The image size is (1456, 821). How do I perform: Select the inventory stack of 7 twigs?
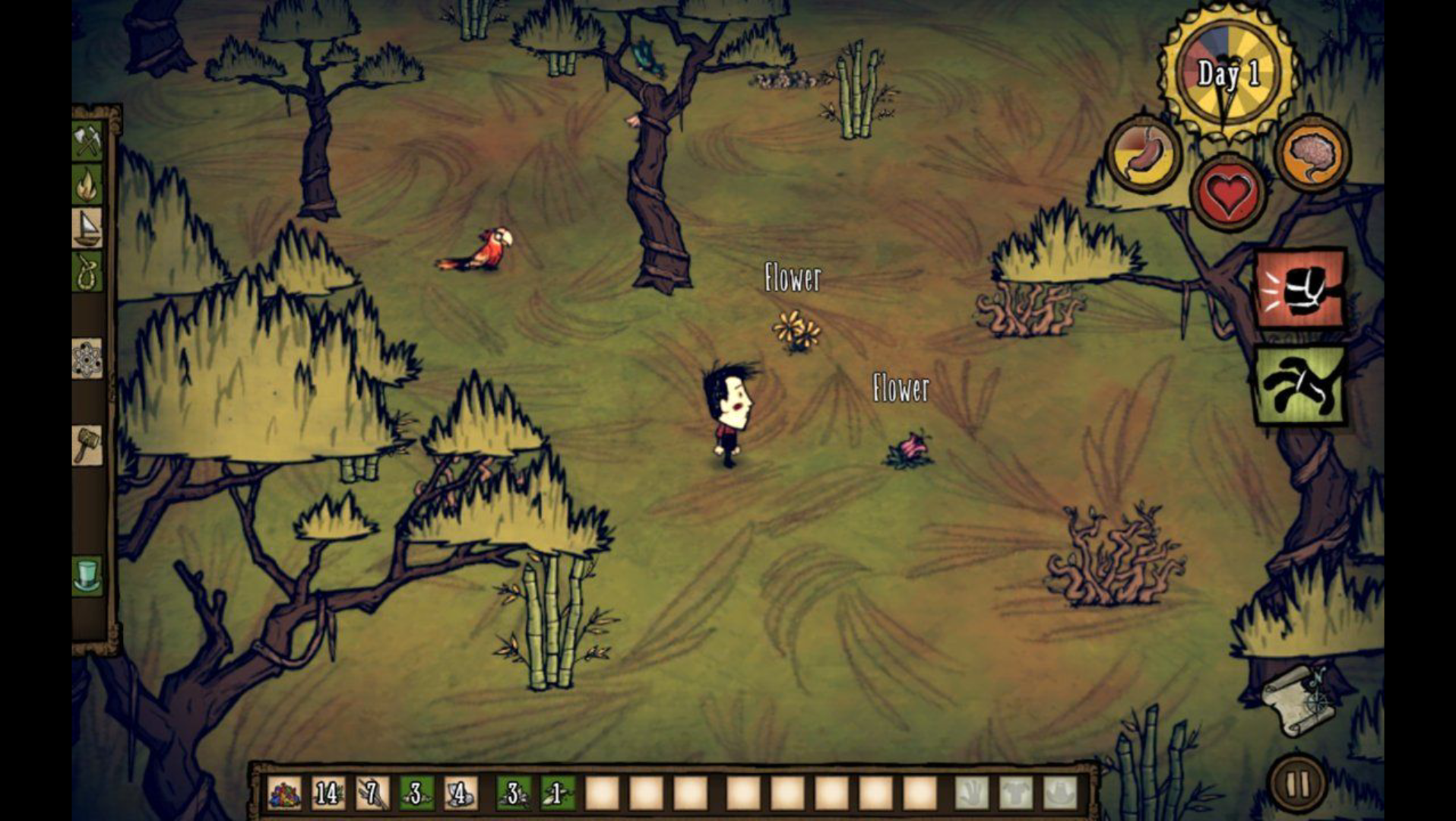pos(372,794)
